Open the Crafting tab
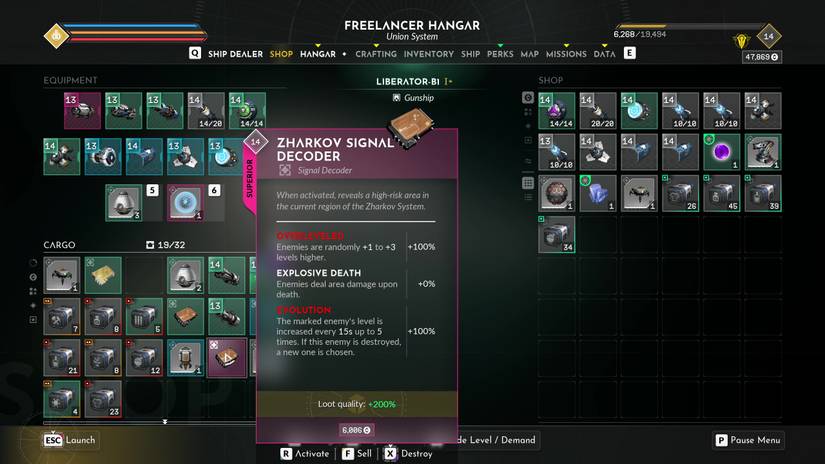Viewport: 825px width, 464px height. tap(376, 54)
